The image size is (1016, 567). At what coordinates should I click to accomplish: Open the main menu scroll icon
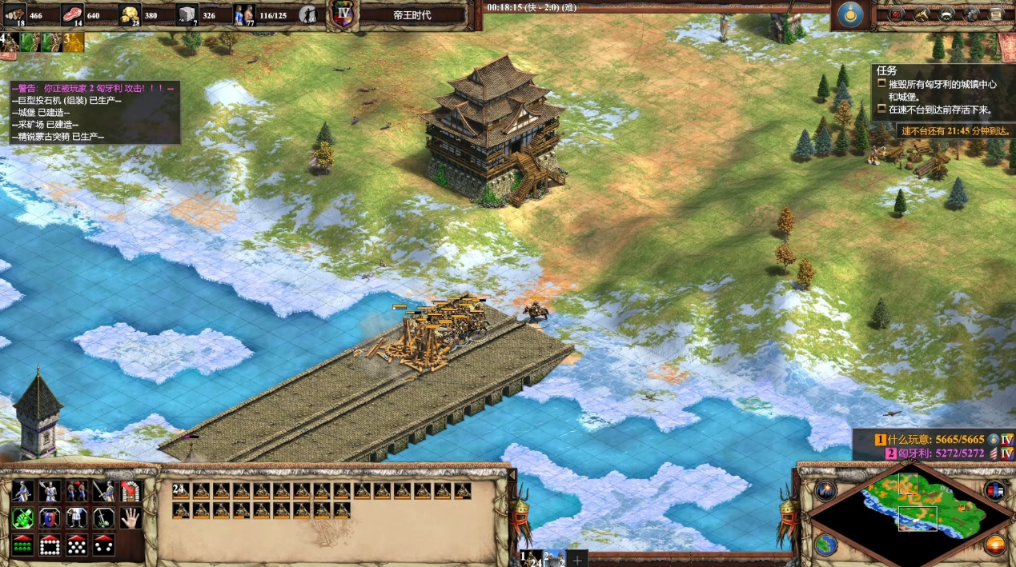coord(996,14)
